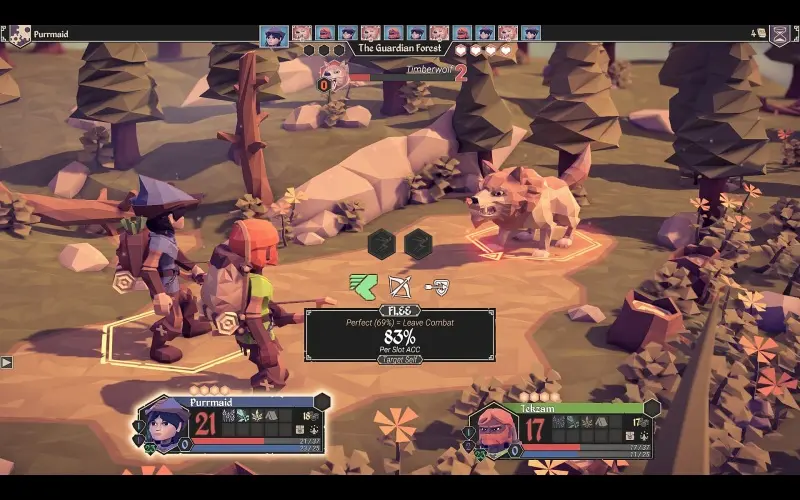The image size is (800, 500).
Task: Select the green Flee action icon
Action: click(x=363, y=287)
